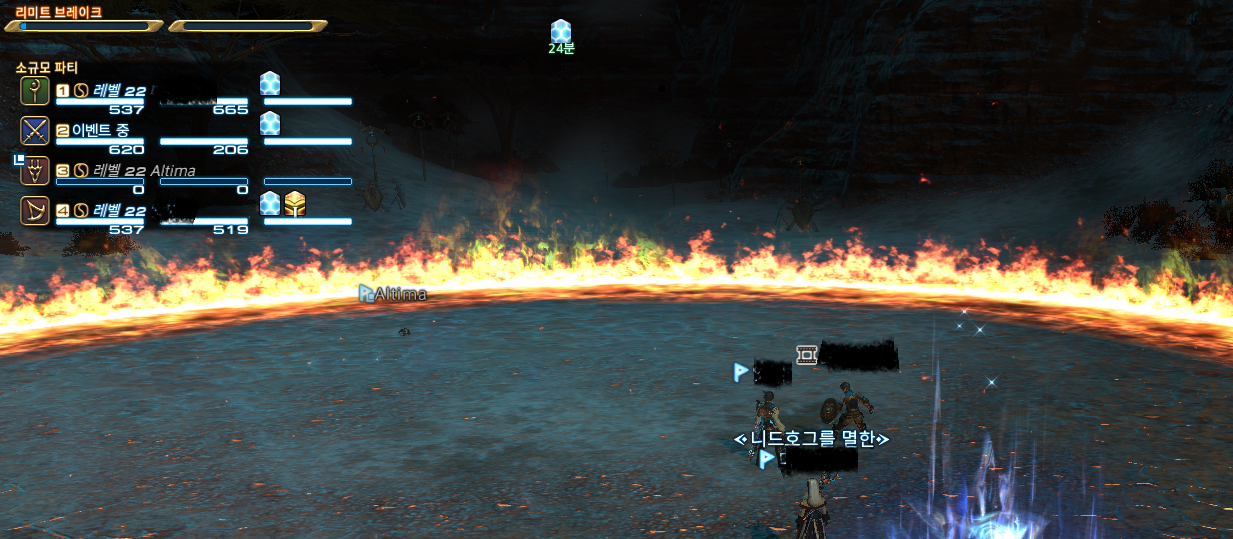Click party member 1's crystal status icon

coord(270,83)
